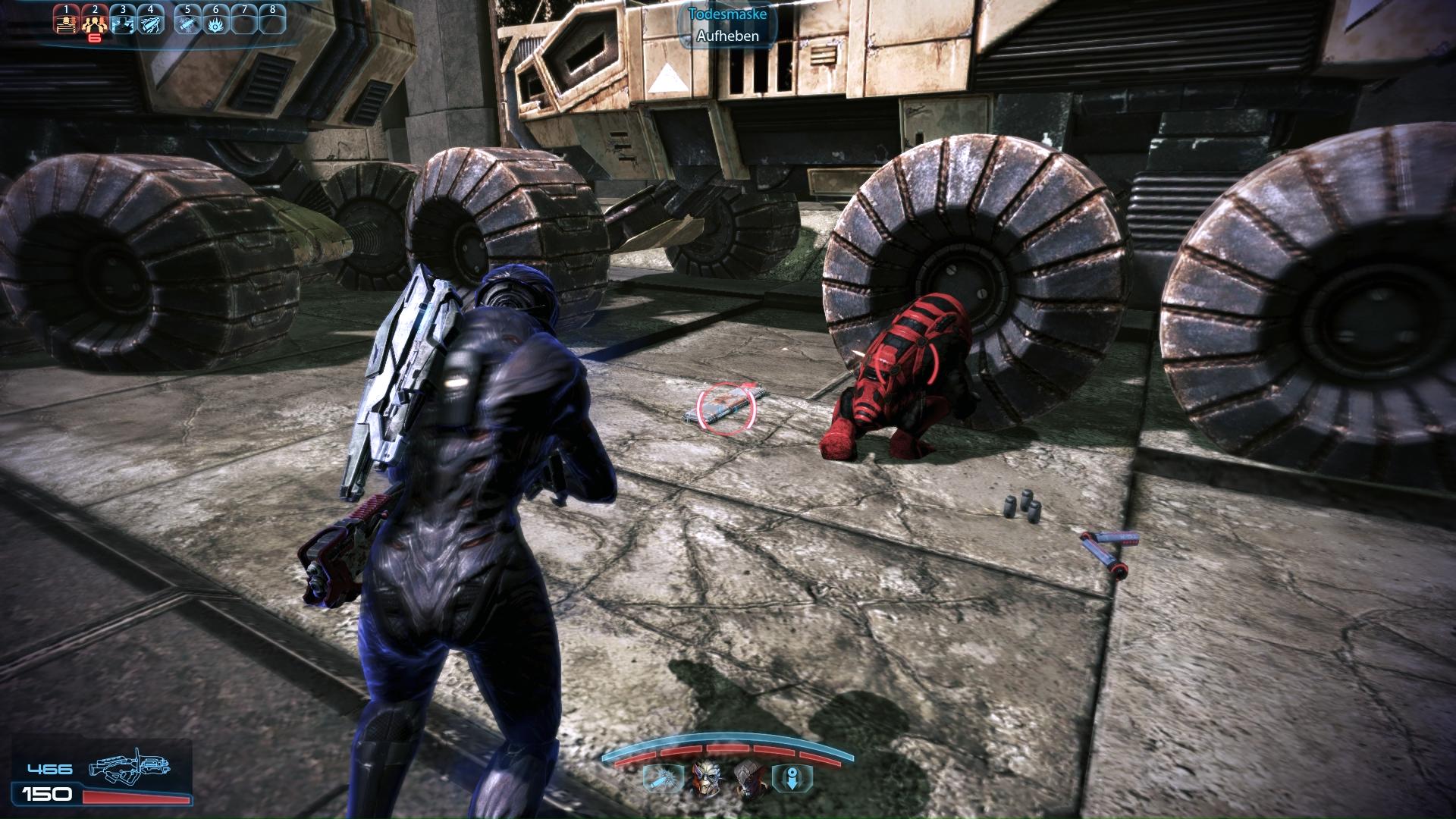Viewport: 1456px width, 819px height.
Task: Use the squad ability in slot 2
Action: [x=94, y=20]
